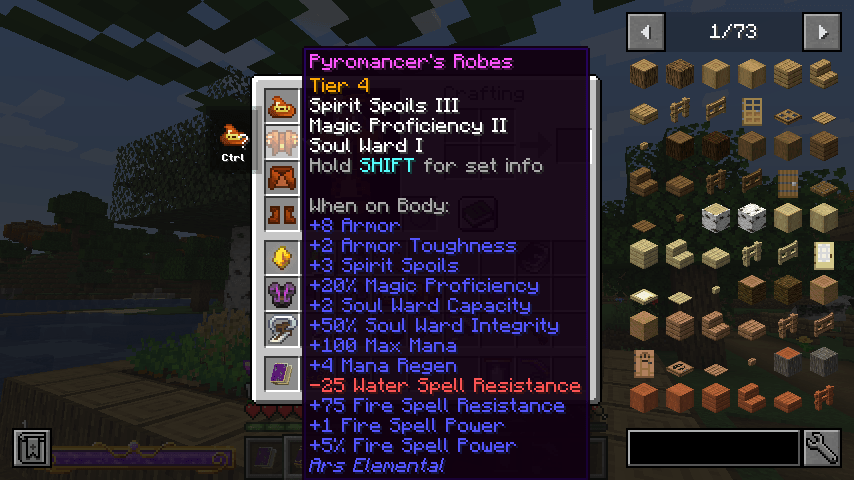Viewport: 854px width, 480px height.
Task: Pick the grey swirl charm slot
Action: [x=280, y=330]
